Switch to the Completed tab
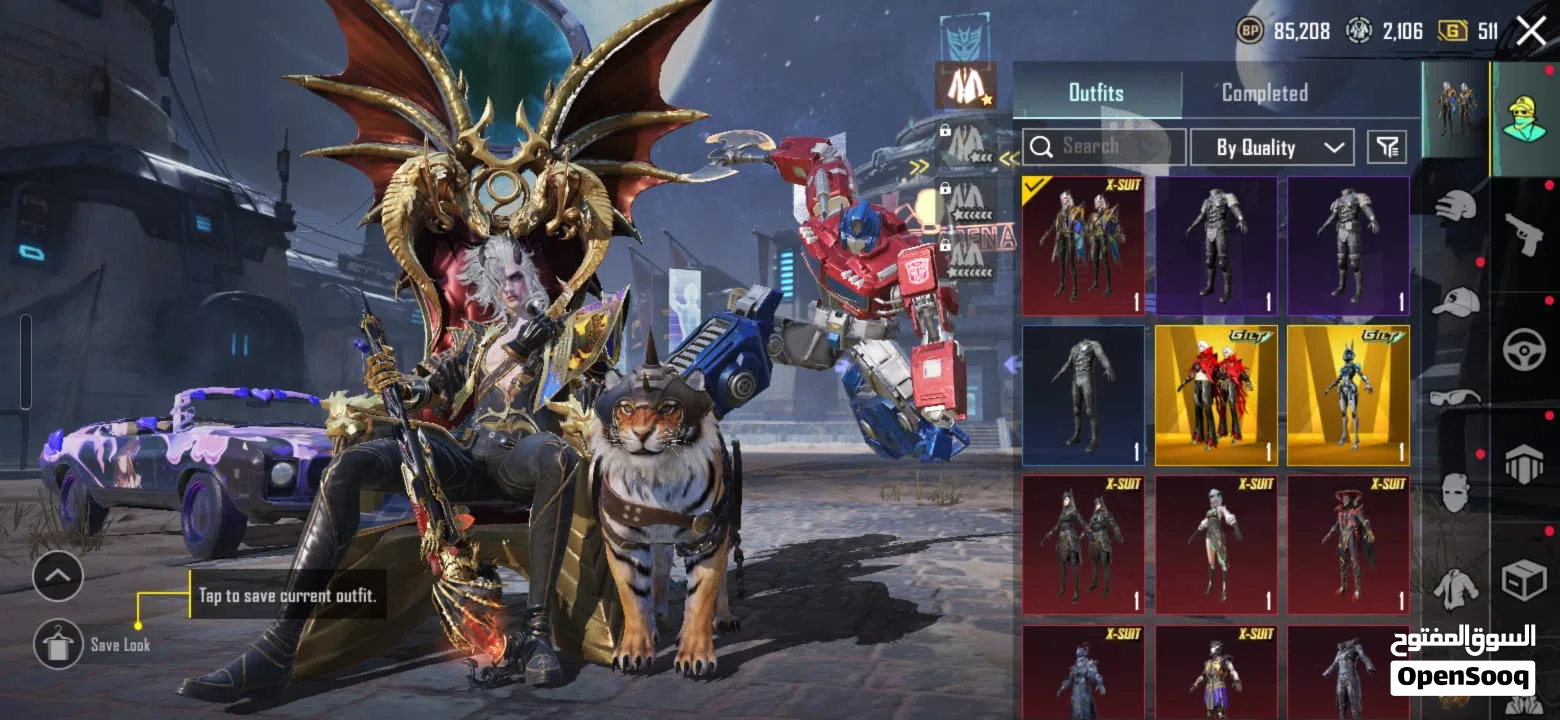Image resolution: width=1560 pixels, height=720 pixels. [x=1265, y=93]
